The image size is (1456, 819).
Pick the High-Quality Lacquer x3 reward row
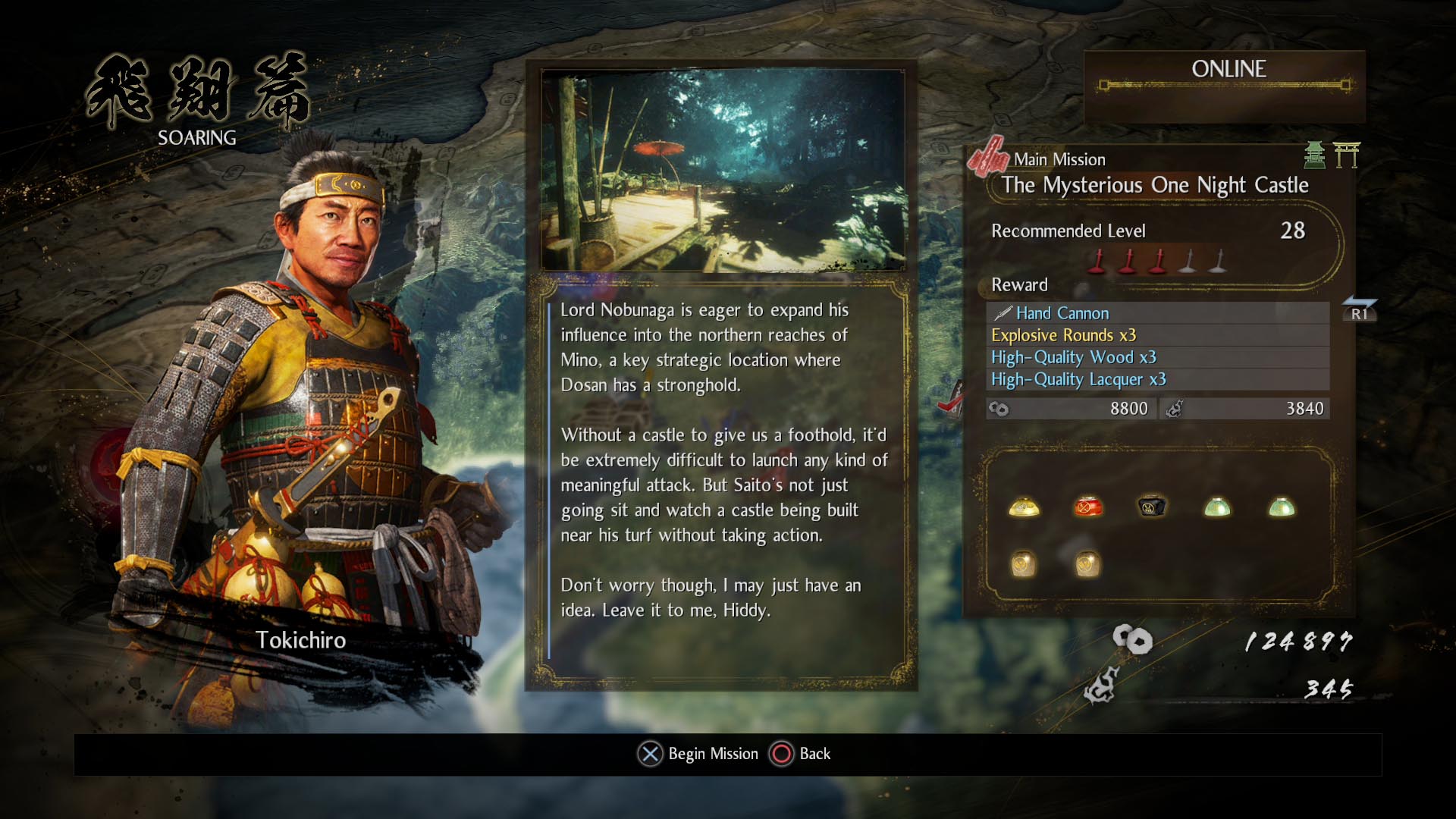pos(1156,379)
